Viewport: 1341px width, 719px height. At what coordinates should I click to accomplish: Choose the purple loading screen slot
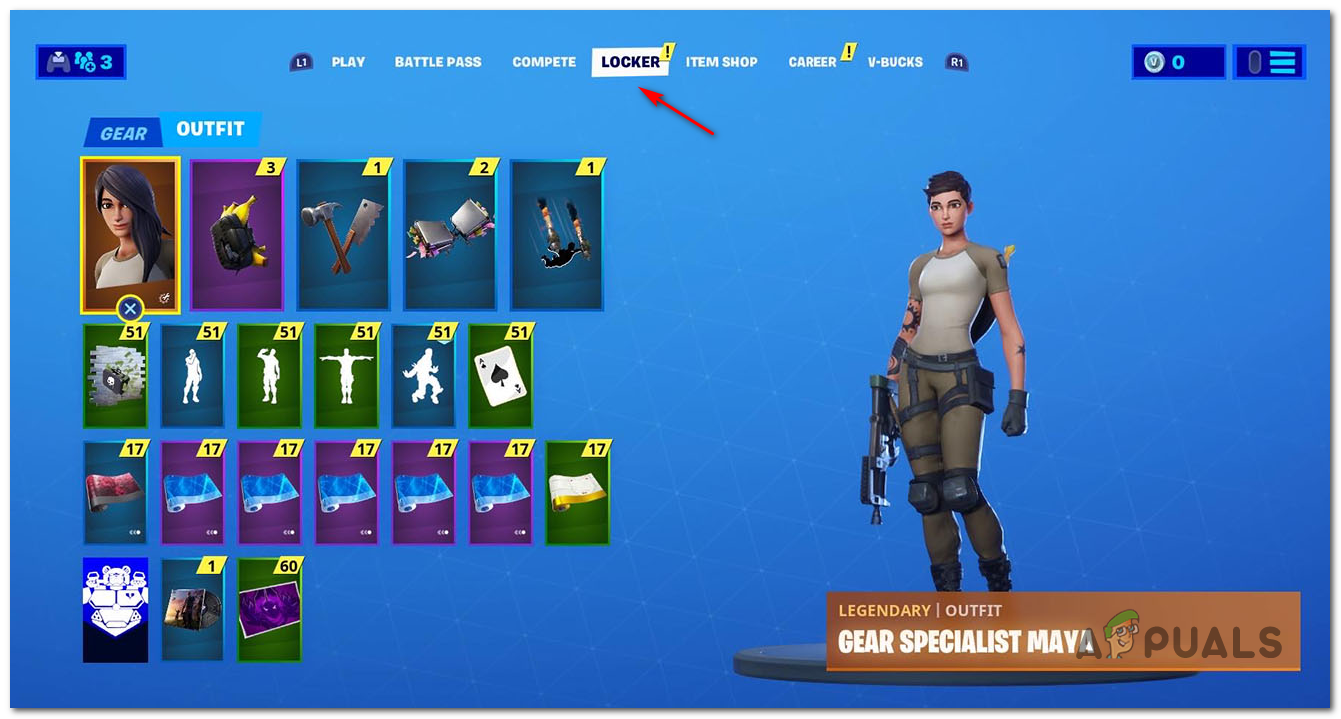pos(269,610)
